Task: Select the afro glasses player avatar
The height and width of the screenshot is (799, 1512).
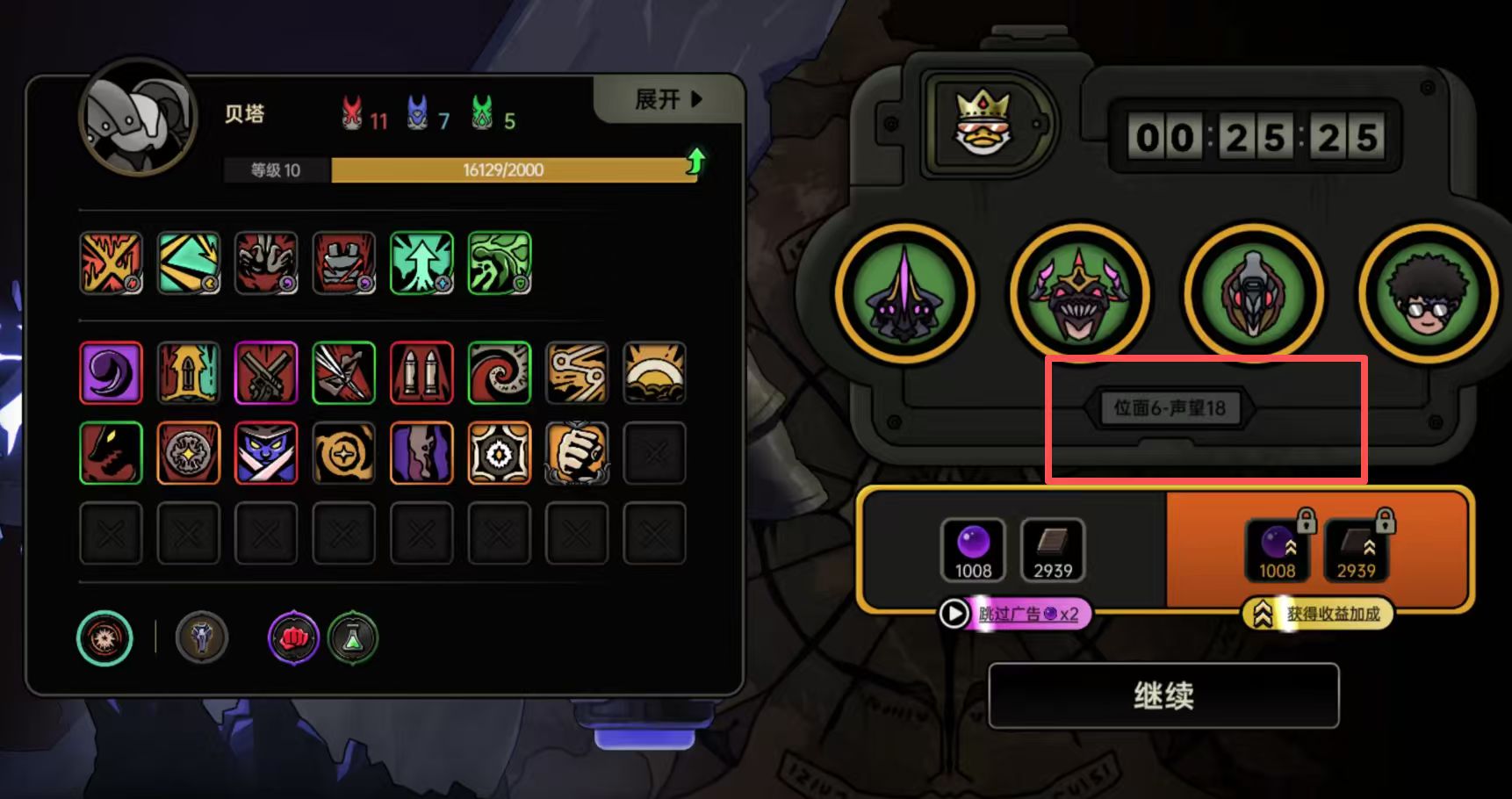Action: (x=1427, y=292)
